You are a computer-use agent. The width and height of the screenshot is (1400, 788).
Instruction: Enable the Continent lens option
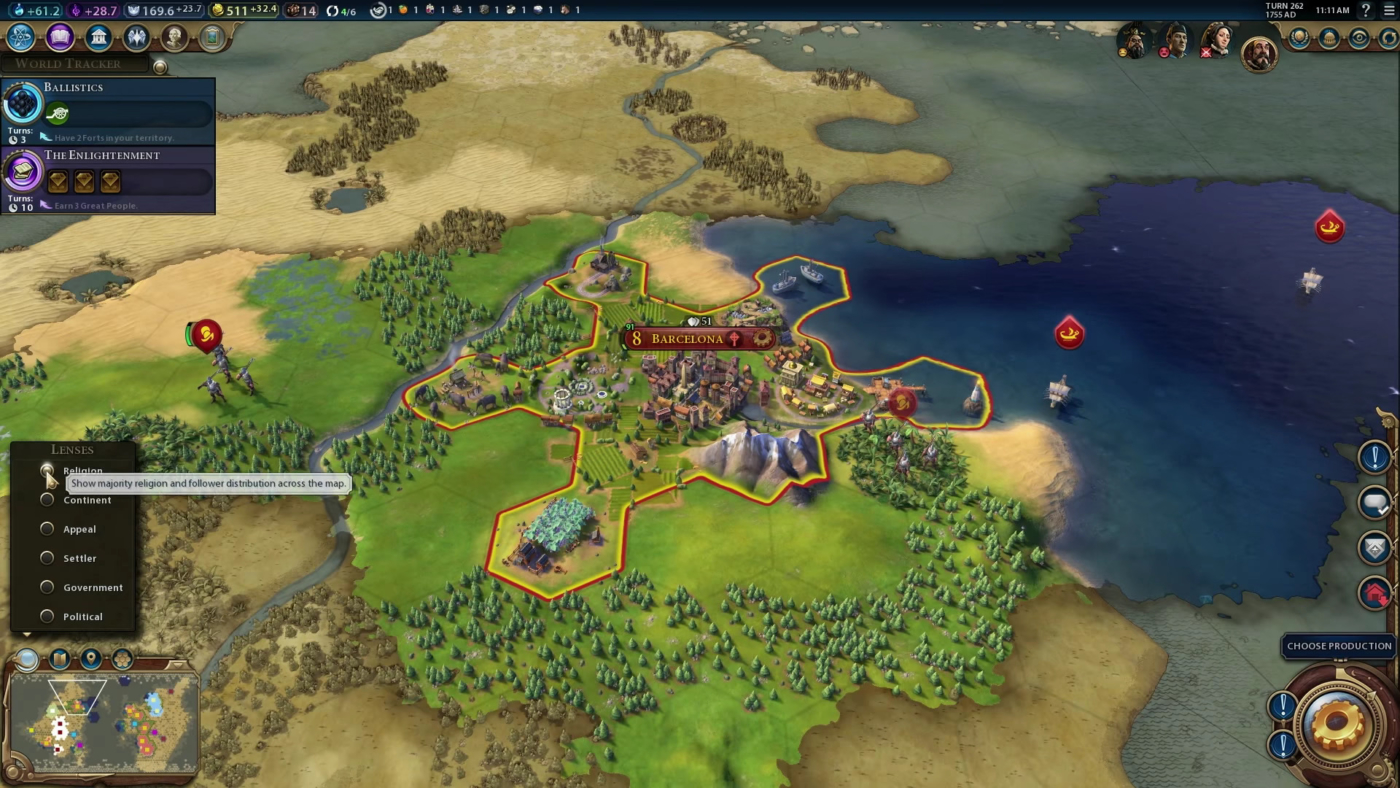coord(47,499)
